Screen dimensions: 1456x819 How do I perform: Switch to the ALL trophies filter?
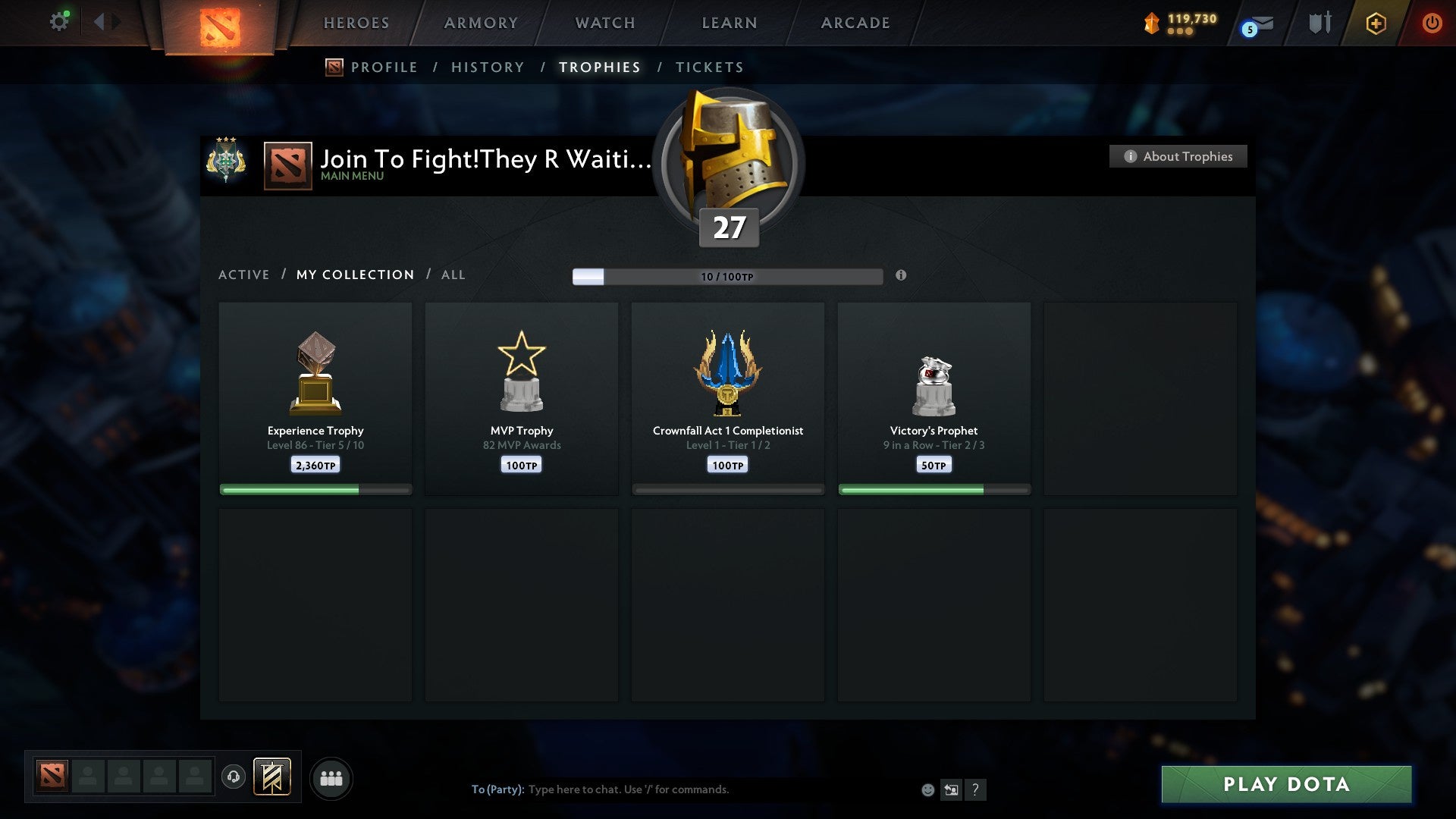coord(453,275)
